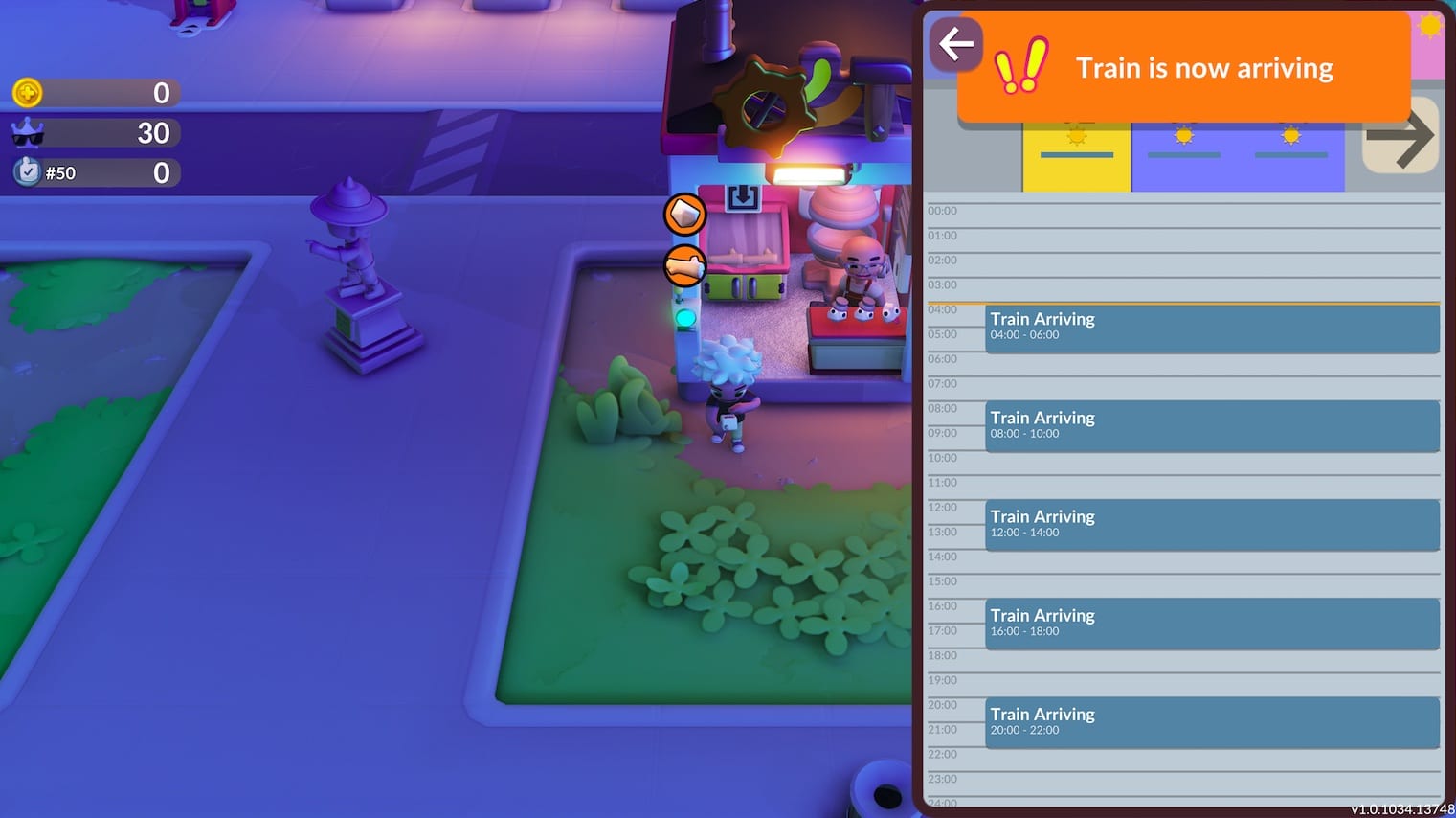Screen dimensions: 1456x818
Task: Open the Train Arriving 20:00 - 22:00 entry
Action: click(x=1211, y=723)
